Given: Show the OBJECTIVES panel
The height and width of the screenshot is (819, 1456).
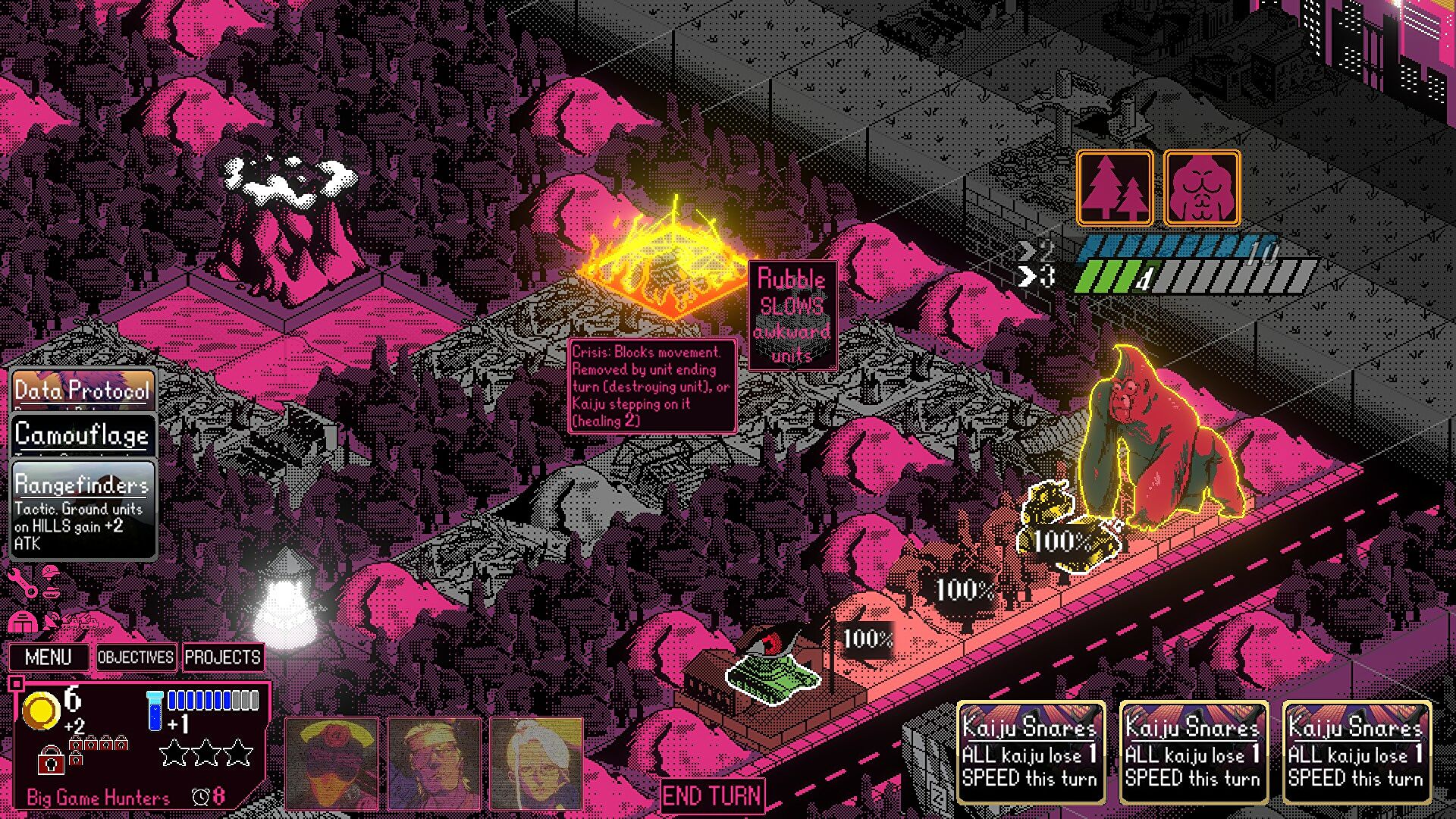Looking at the screenshot, I should (136, 657).
